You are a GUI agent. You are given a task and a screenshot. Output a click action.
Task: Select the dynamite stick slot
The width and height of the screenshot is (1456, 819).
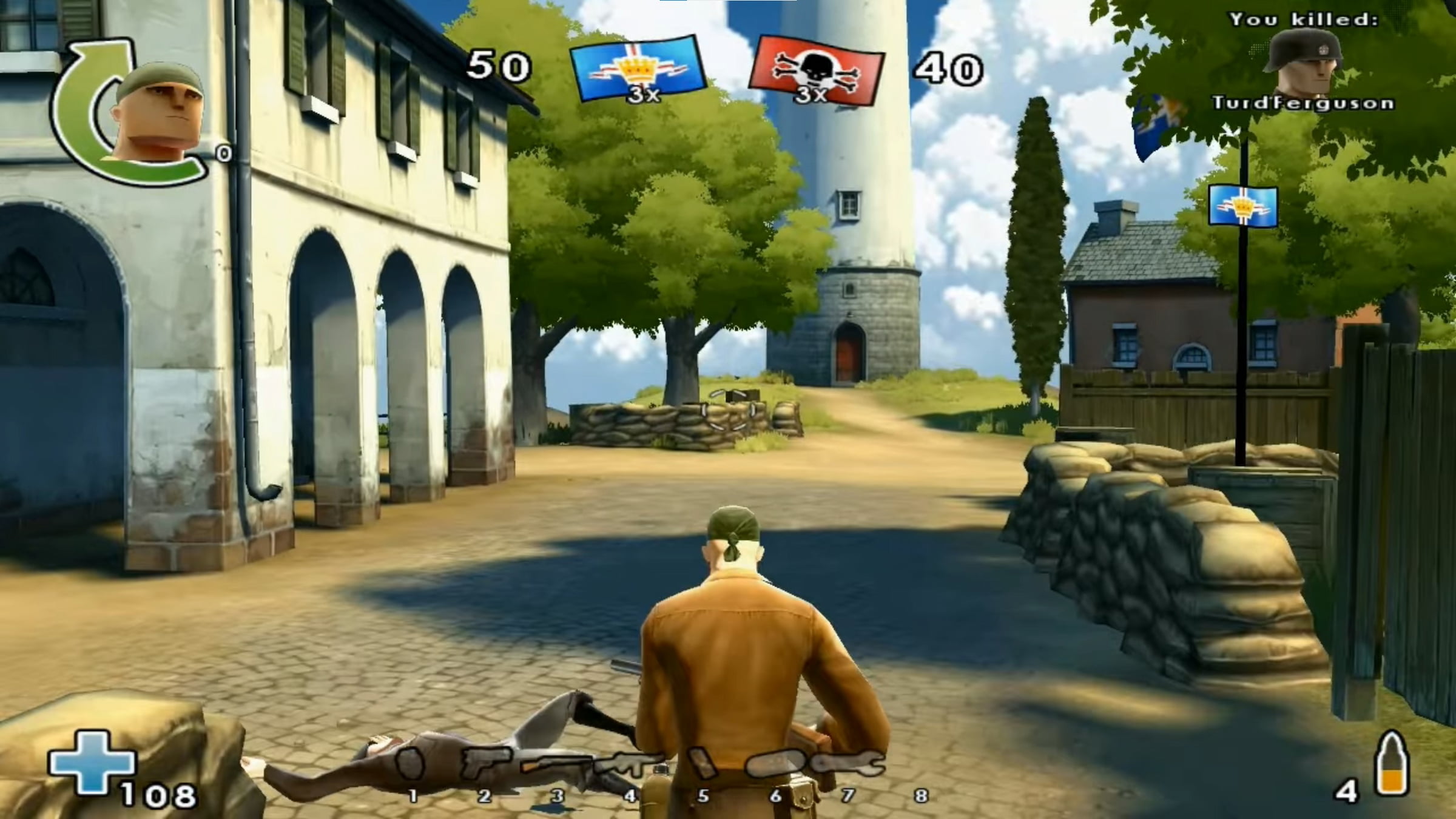click(x=703, y=764)
